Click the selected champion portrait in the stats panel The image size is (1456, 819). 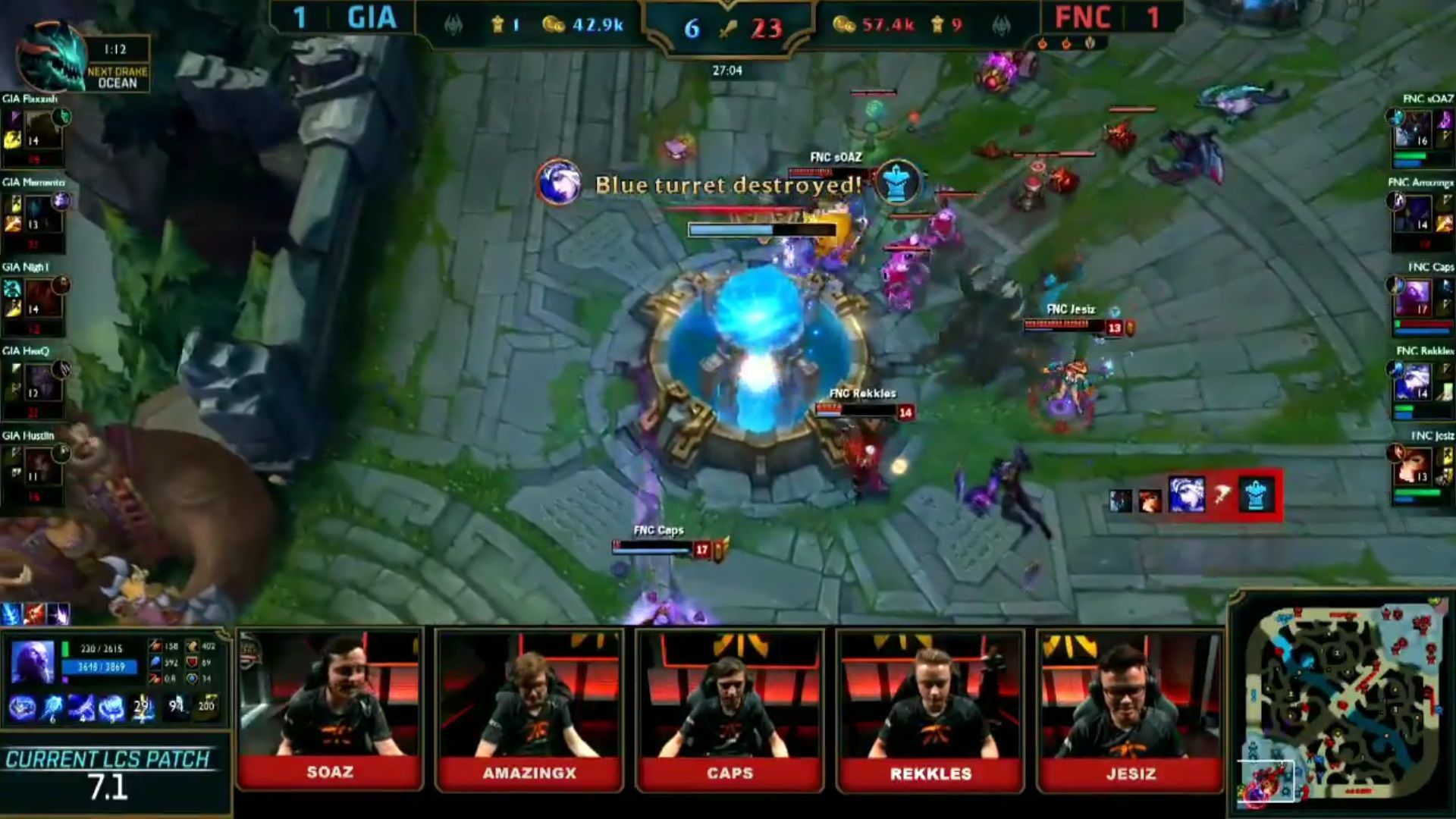32,662
